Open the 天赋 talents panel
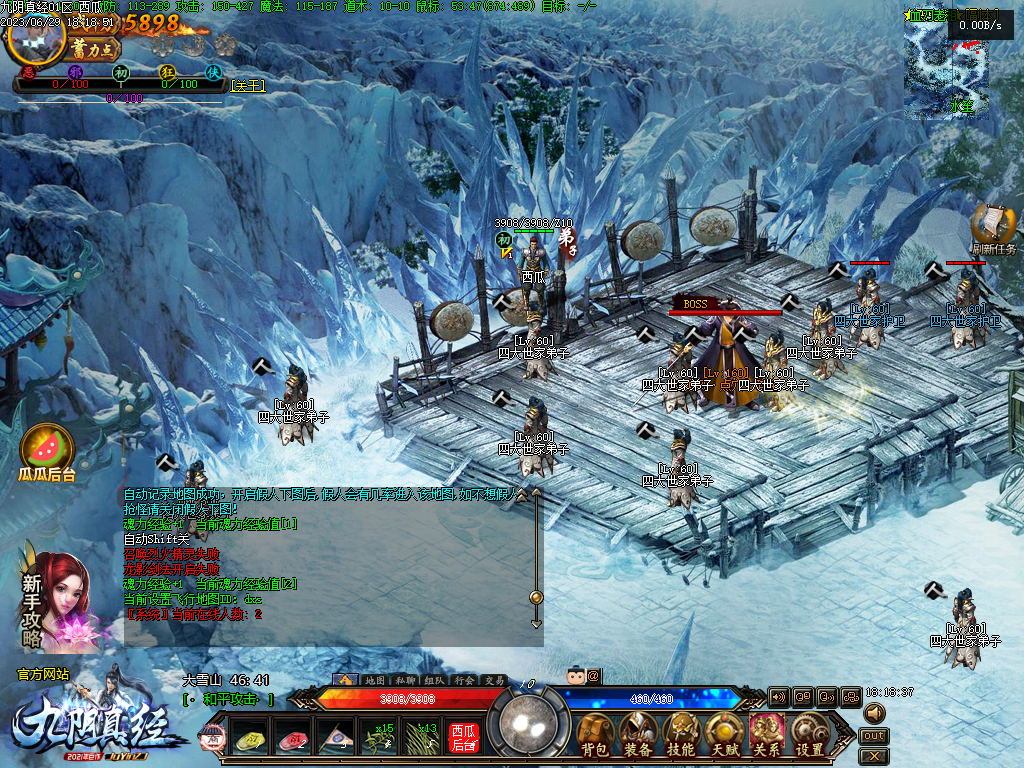Viewport: 1024px width, 768px height. coord(724,735)
